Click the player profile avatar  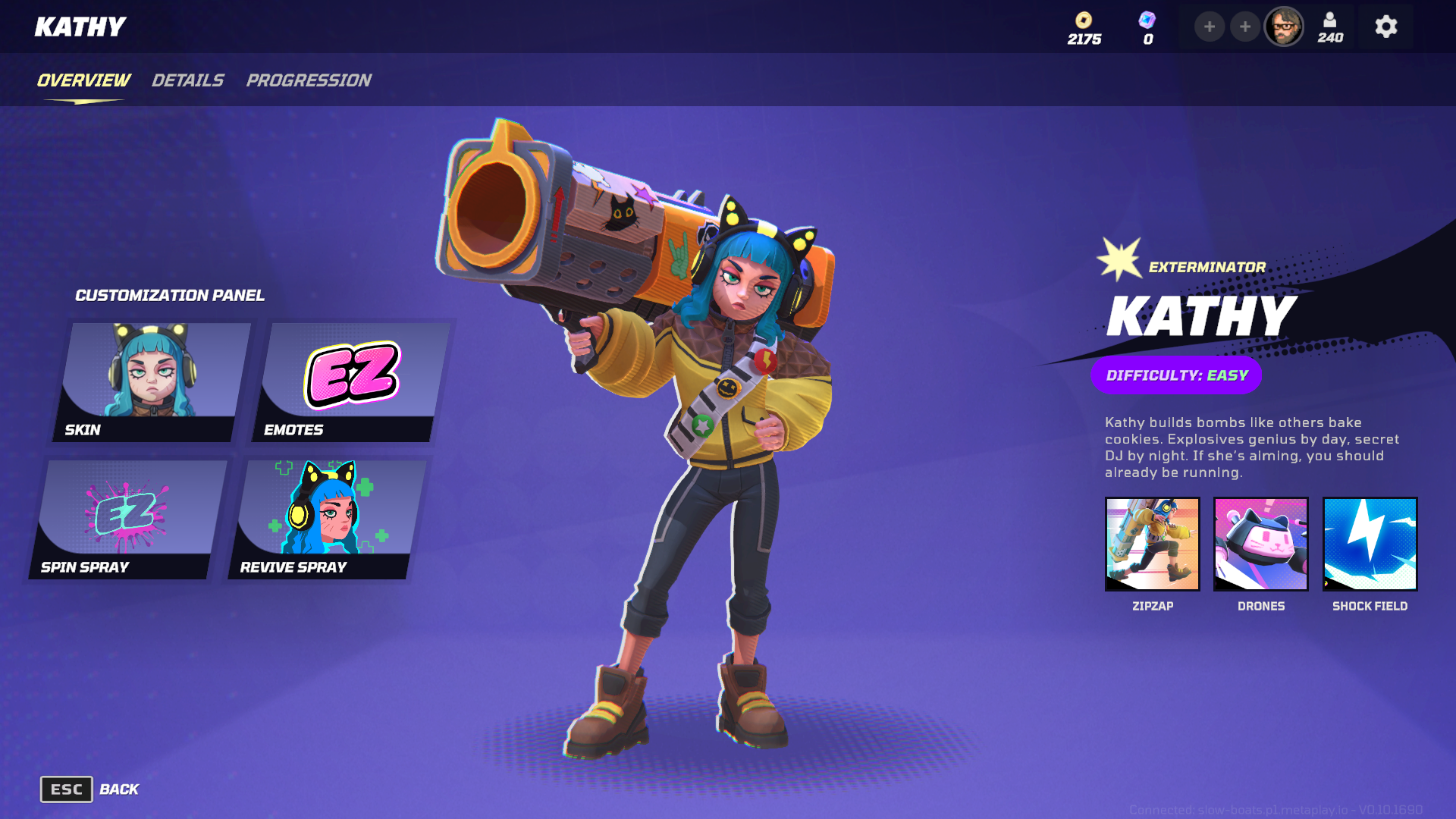click(x=1283, y=27)
